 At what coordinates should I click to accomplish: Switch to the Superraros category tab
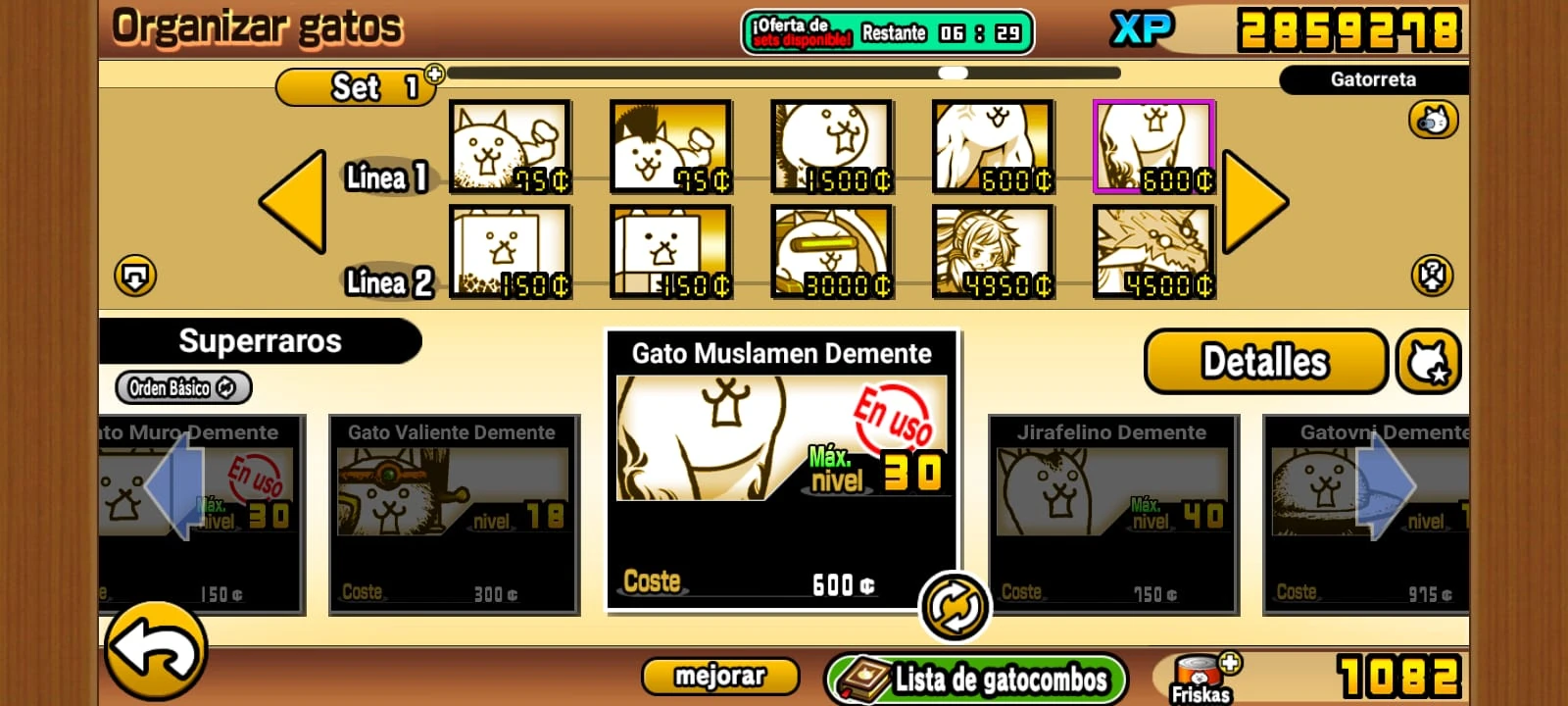(x=260, y=341)
